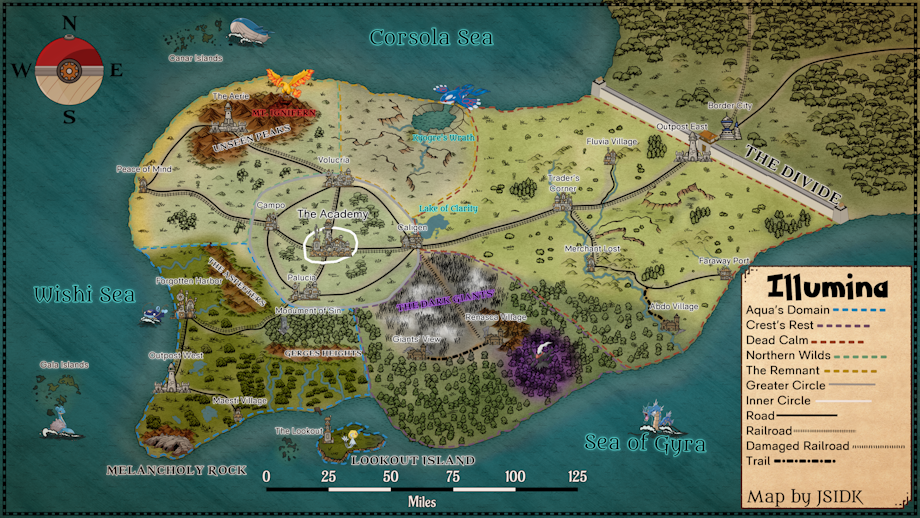Select the Renasca Village location
920x518 pixels.
[x=495, y=333]
